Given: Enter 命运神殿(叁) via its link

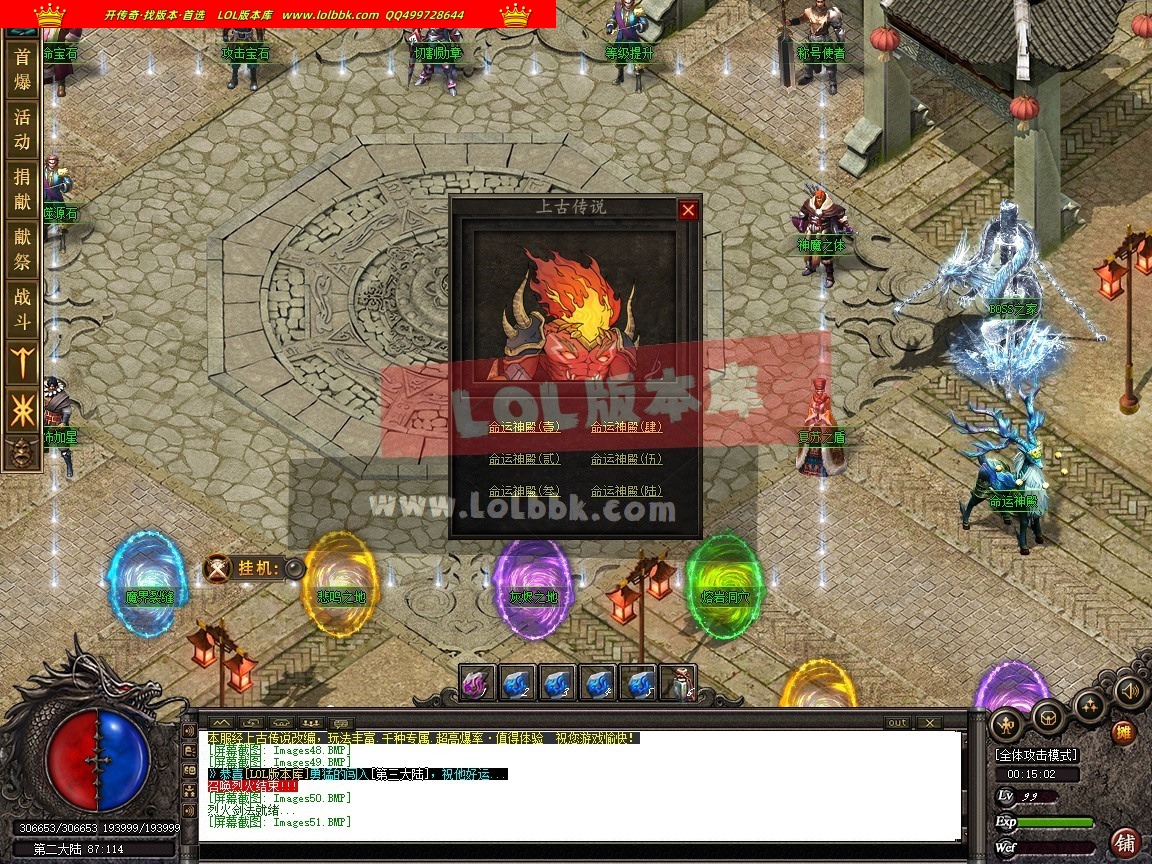Looking at the screenshot, I should point(524,491).
